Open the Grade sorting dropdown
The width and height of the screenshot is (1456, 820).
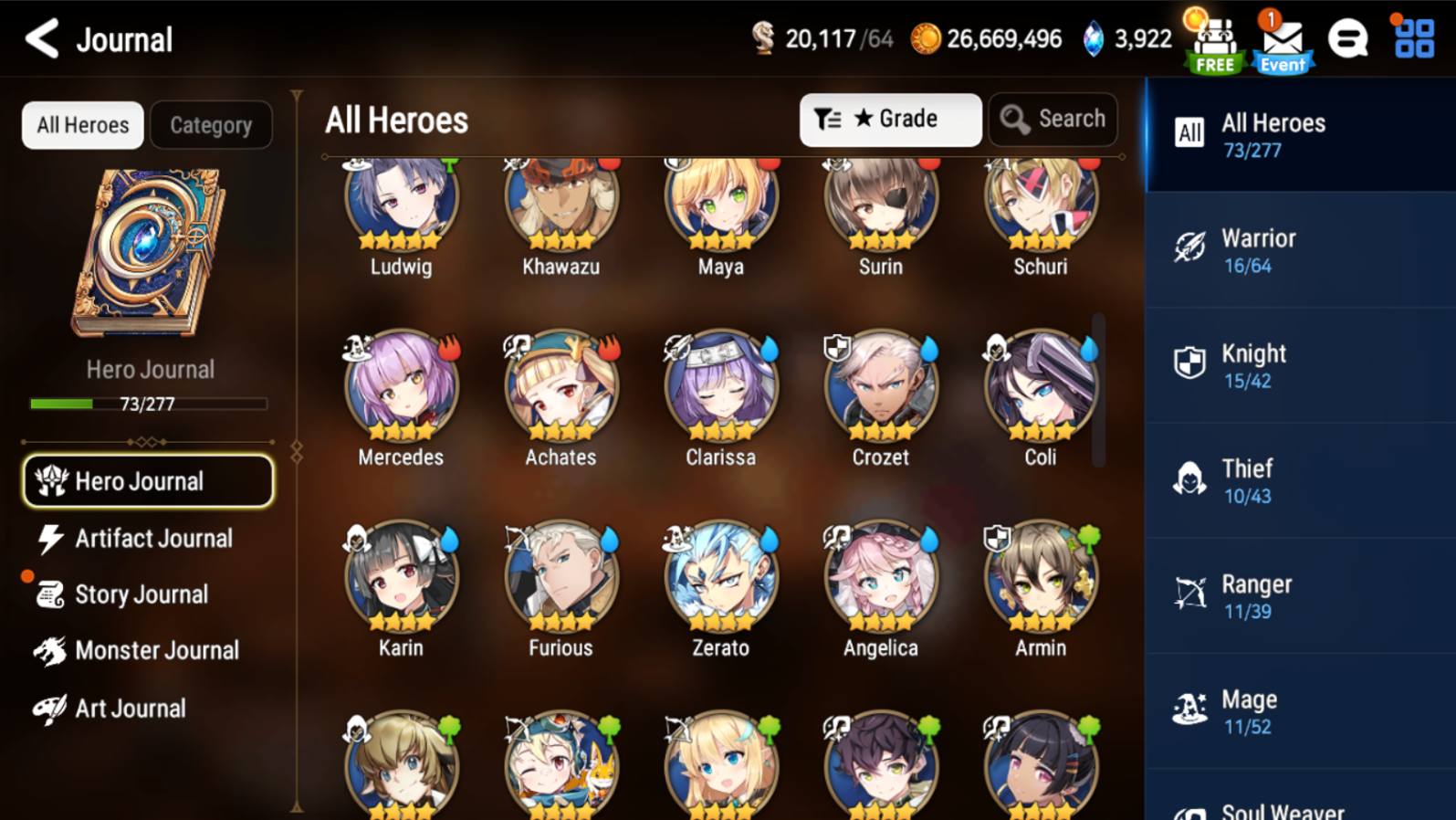tap(890, 119)
